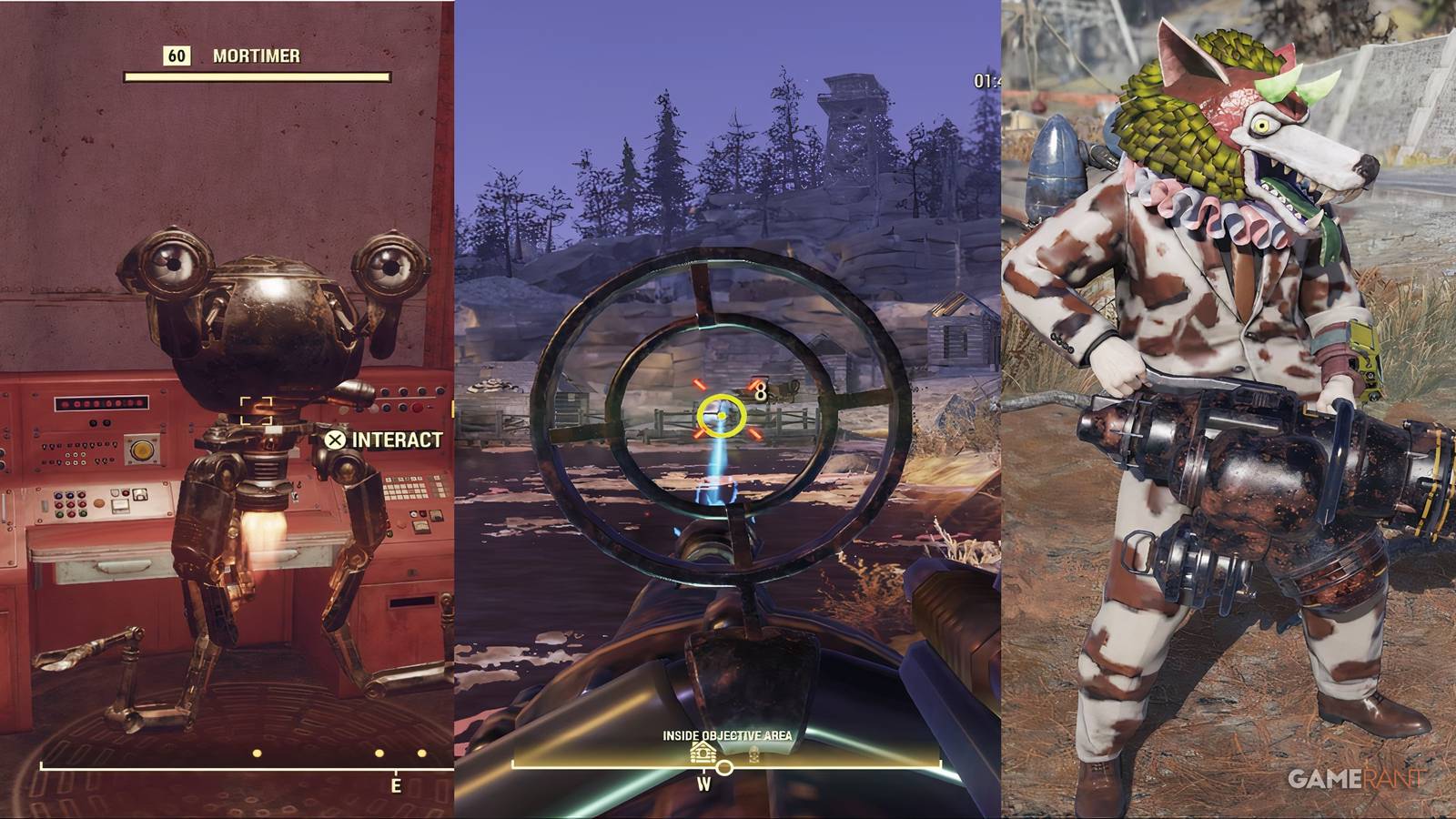The image size is (1456, 819).
Task: Click the MORTIMER nameplate title
Action: point(258,55)
